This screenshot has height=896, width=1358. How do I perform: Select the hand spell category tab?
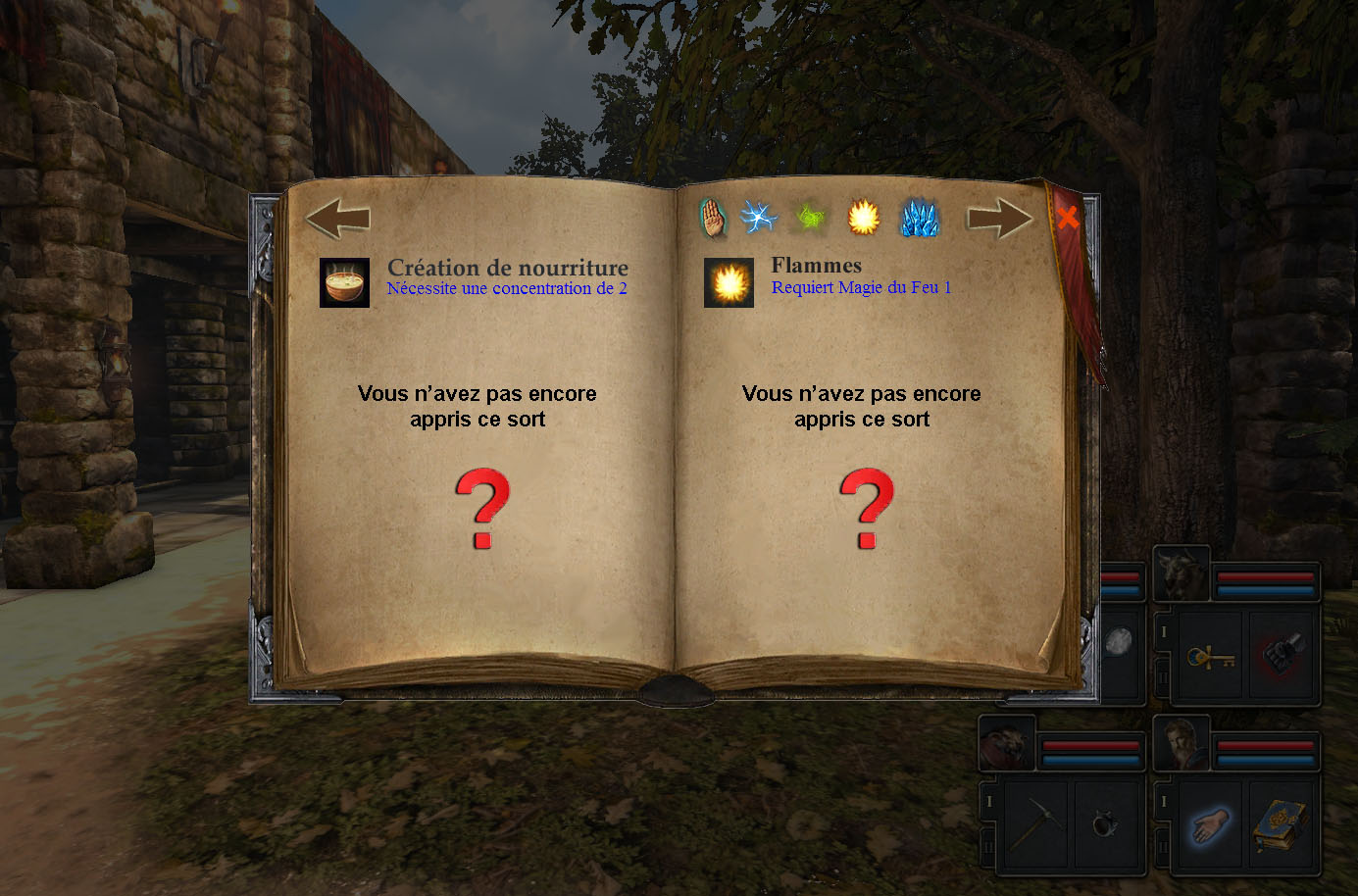[713, 218]
